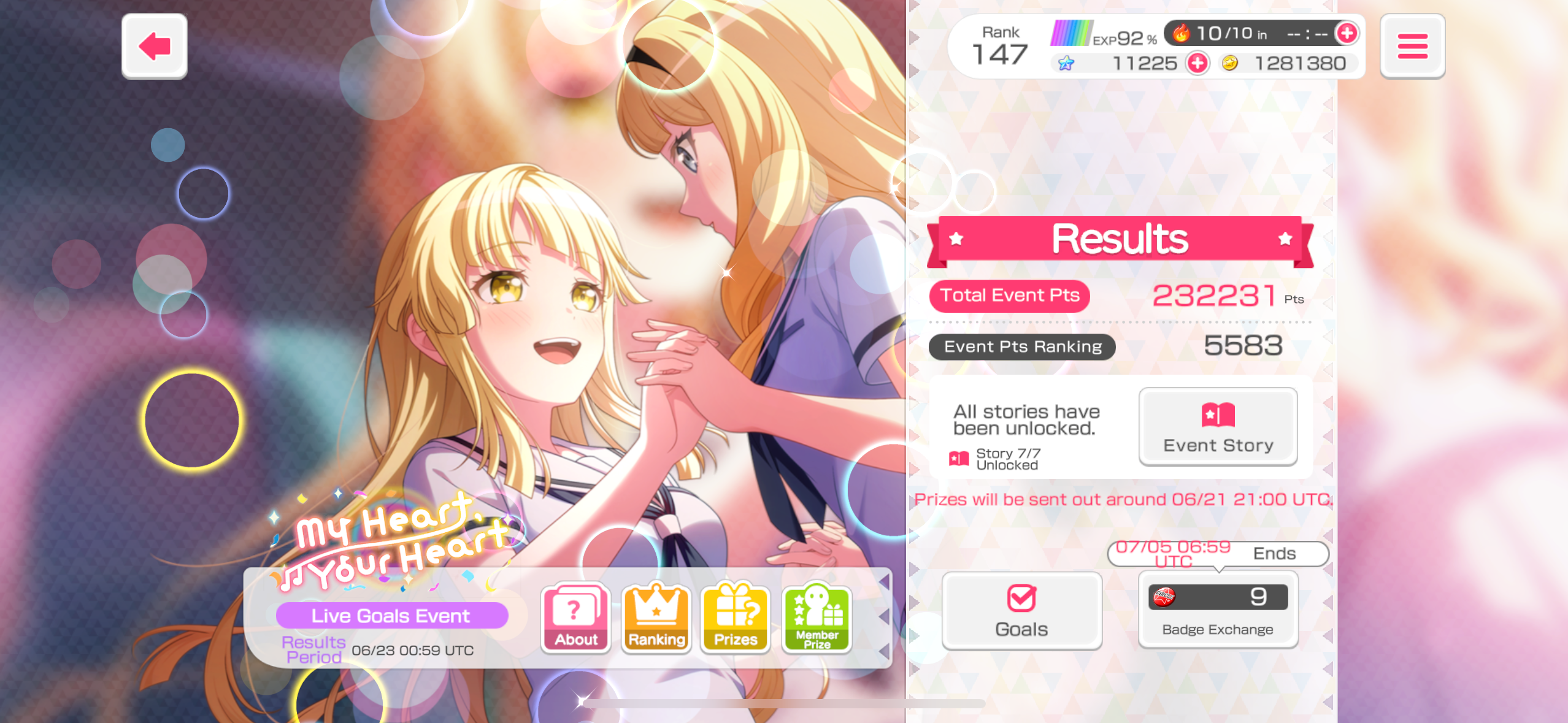
Task: View the event Prizes
Action: [736, 618]
